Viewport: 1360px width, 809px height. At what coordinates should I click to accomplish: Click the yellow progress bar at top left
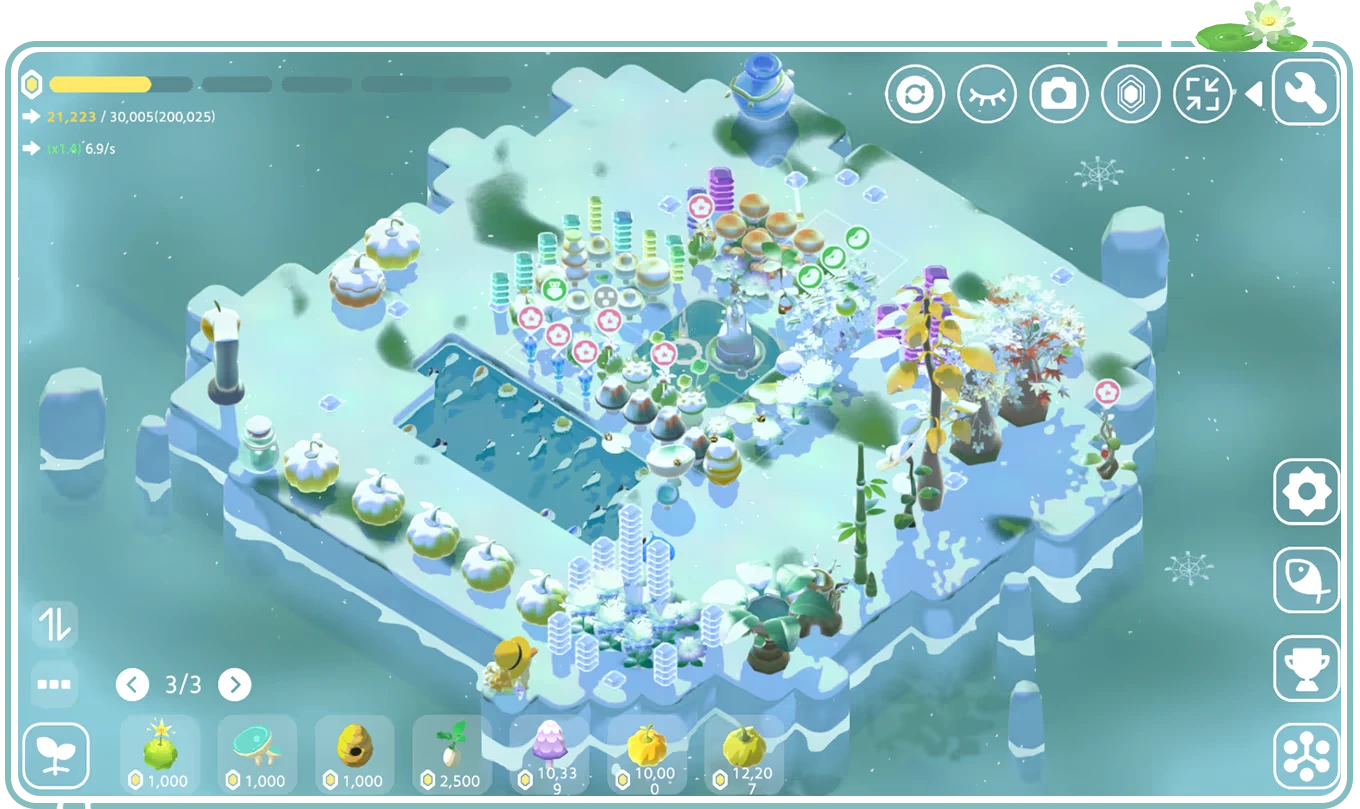(x=100, y=85)
